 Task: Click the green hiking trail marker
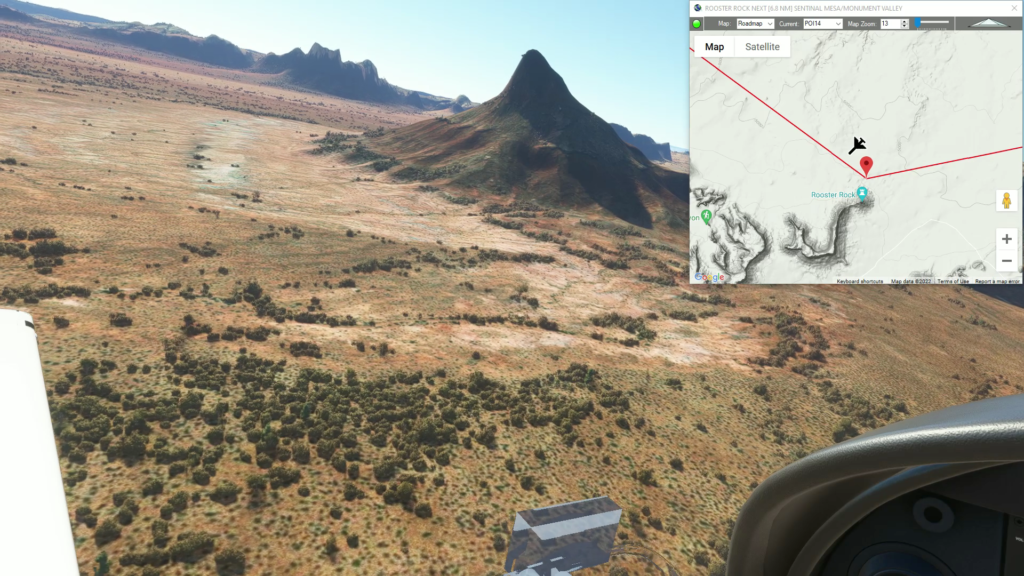coord(707,216)
